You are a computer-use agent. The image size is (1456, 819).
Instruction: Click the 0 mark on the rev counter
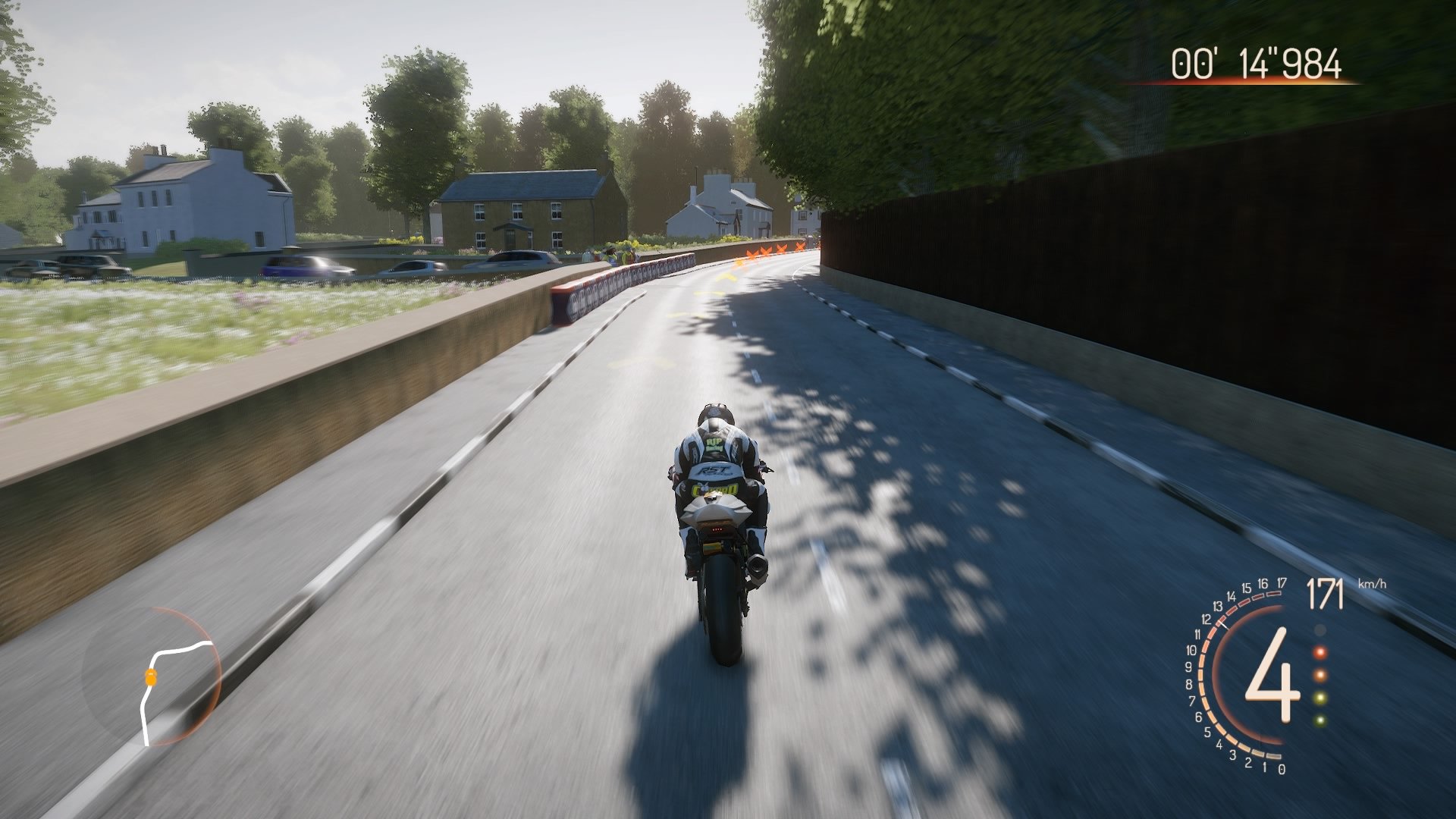click(1282, 768)
